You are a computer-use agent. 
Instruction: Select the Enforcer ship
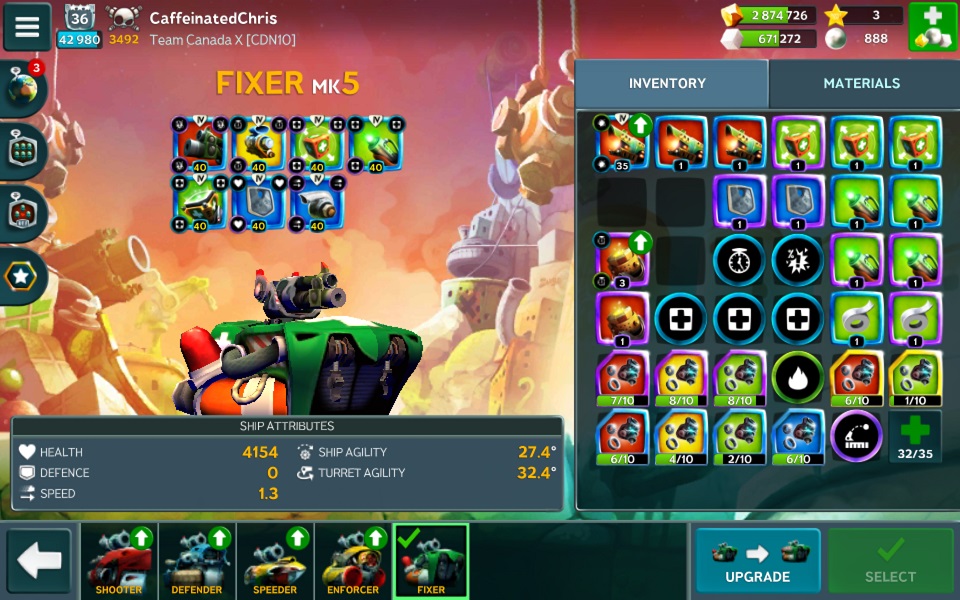(353, 561)
